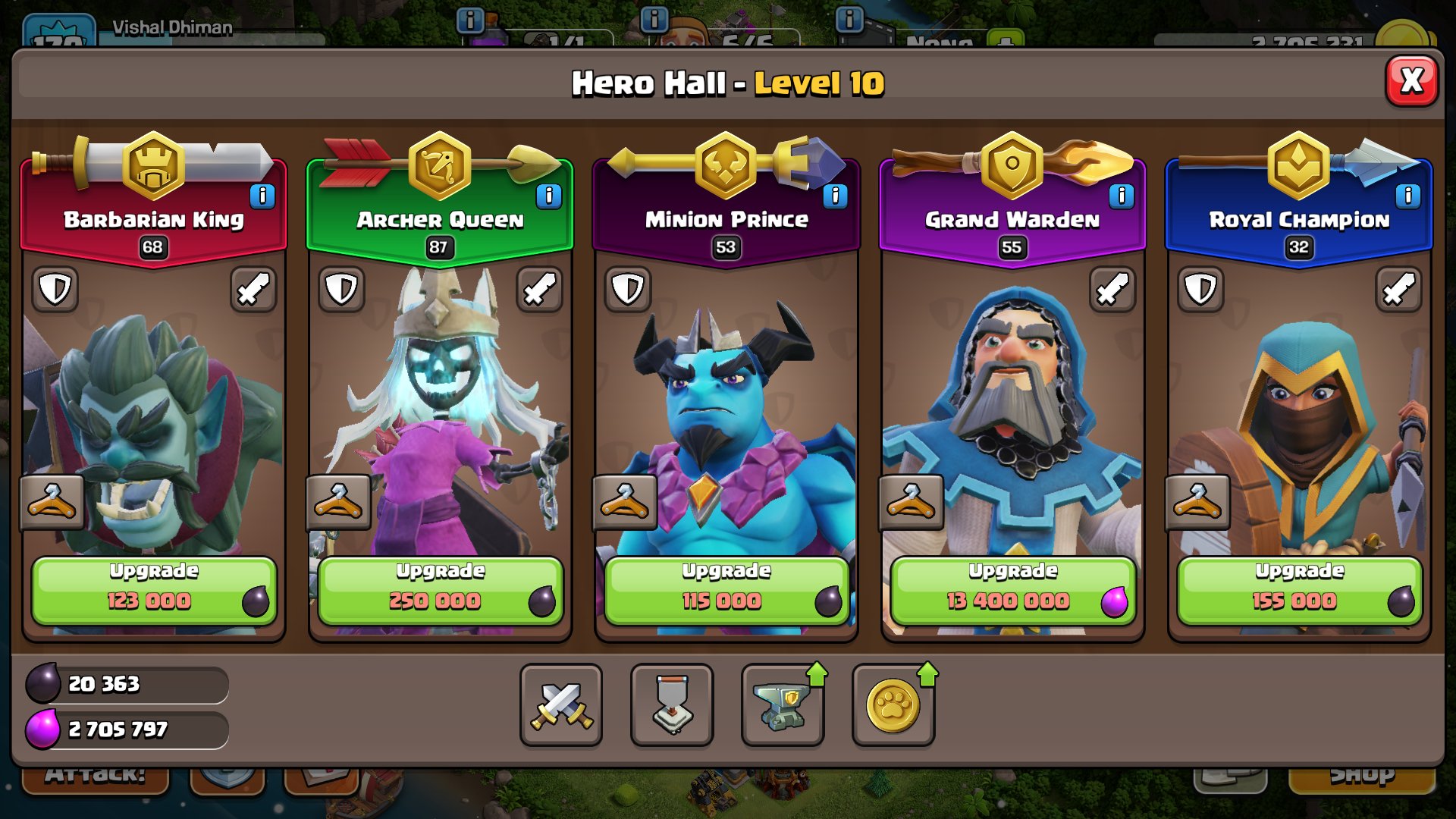
Task: Open the hero pedestal icon
Action: pos(671,705)
